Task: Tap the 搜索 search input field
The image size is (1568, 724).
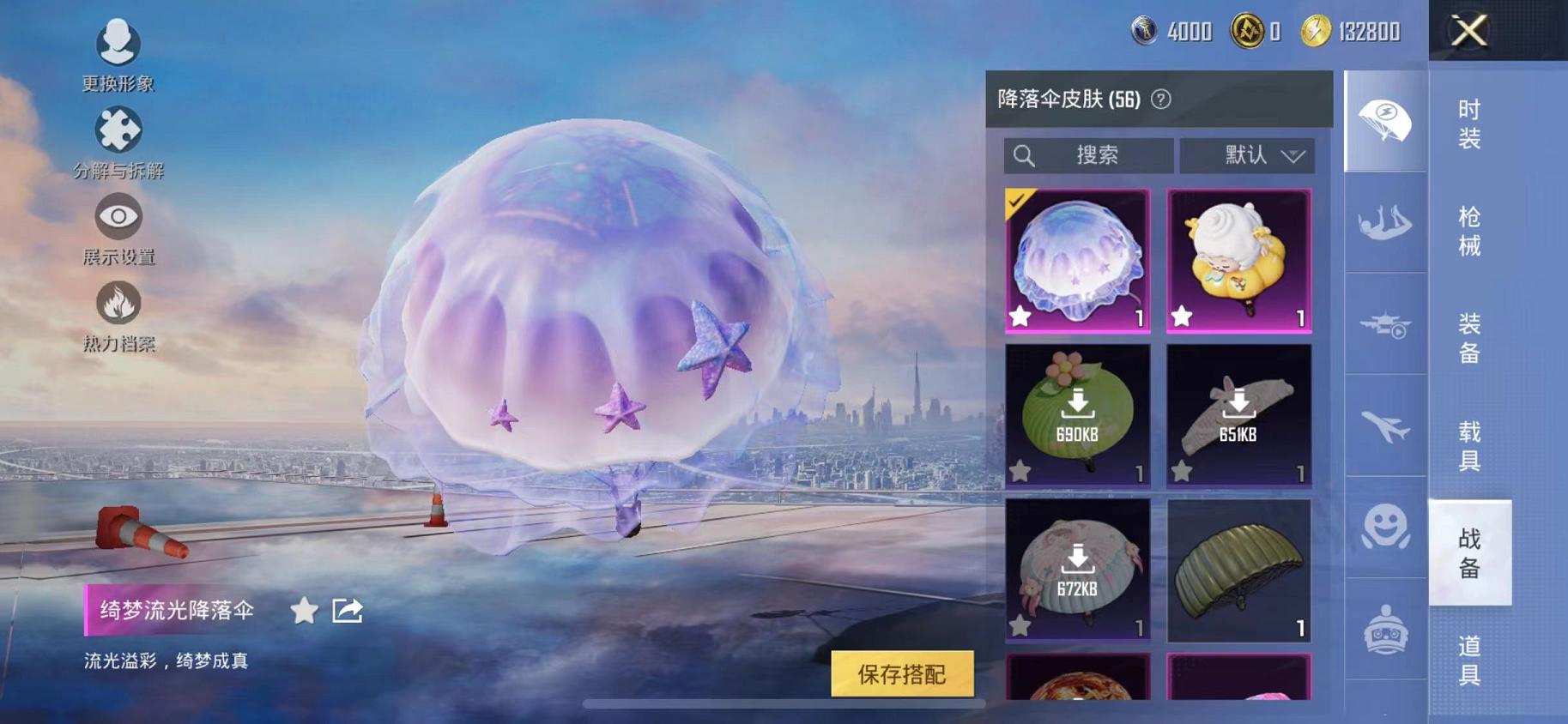Action: [x=1090, y=155]
